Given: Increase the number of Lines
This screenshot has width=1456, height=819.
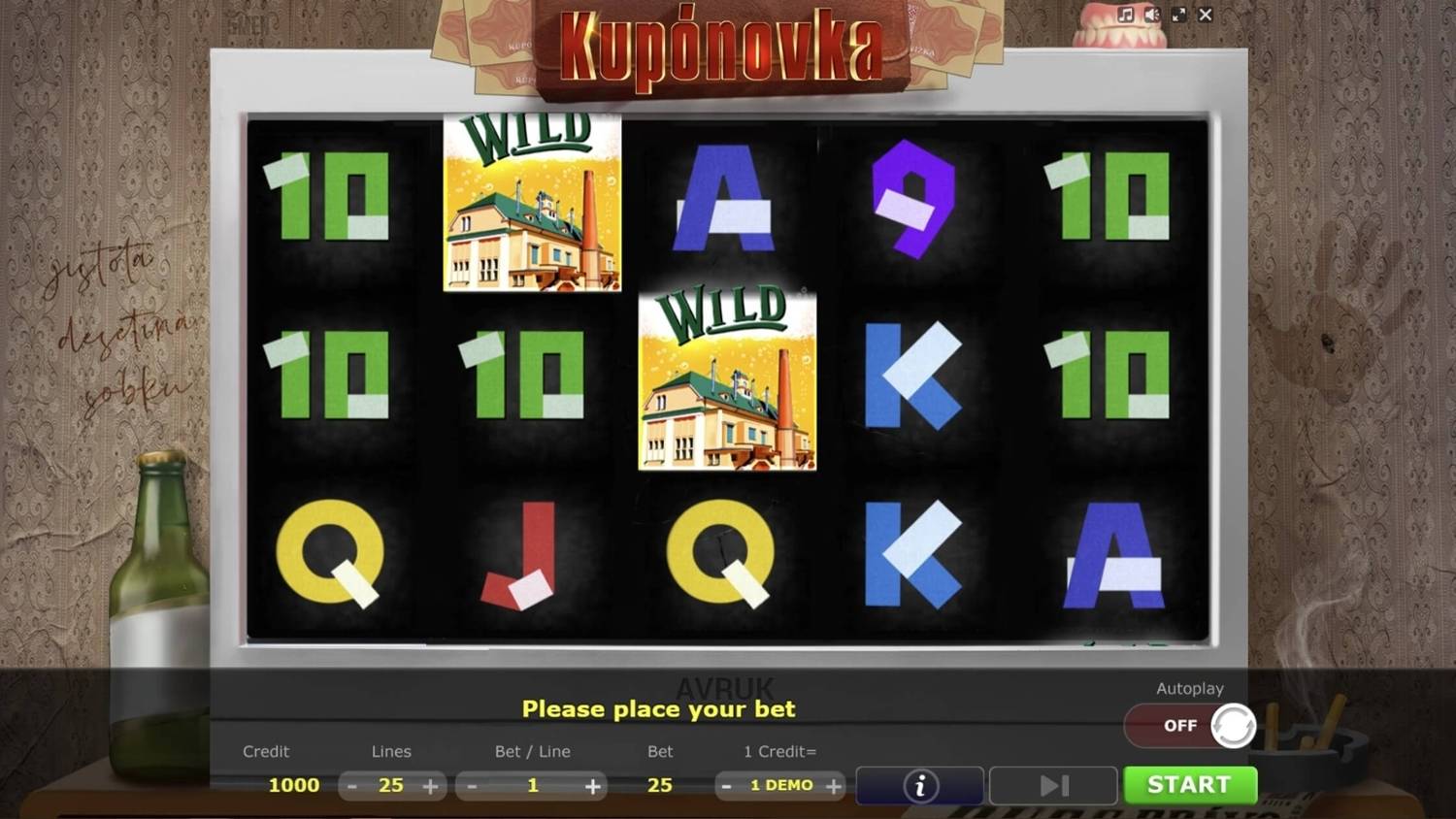Looking at the screenshot, I should [430, 786].
